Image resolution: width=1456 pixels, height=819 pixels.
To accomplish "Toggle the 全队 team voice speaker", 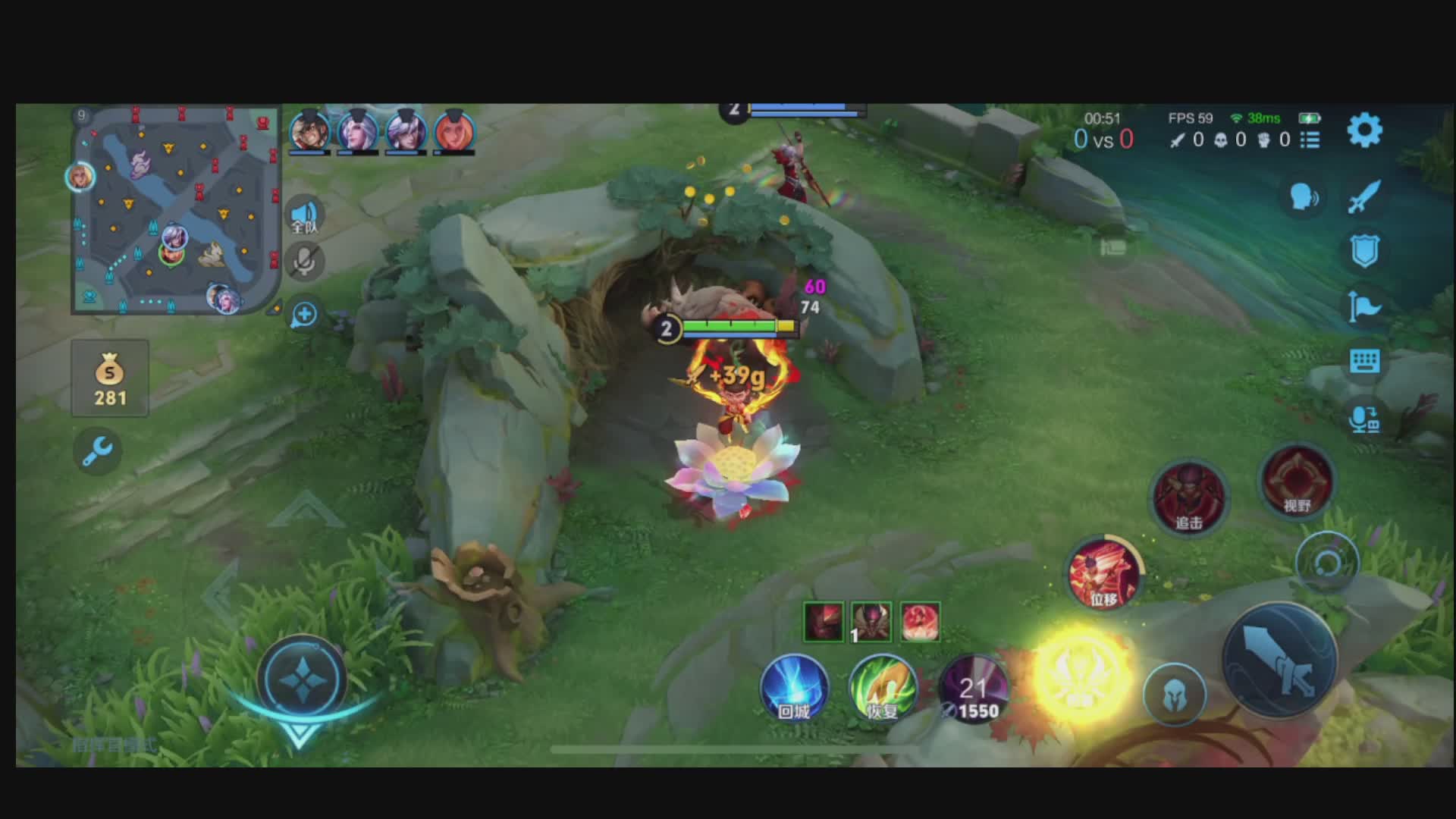I will point(305,215).
